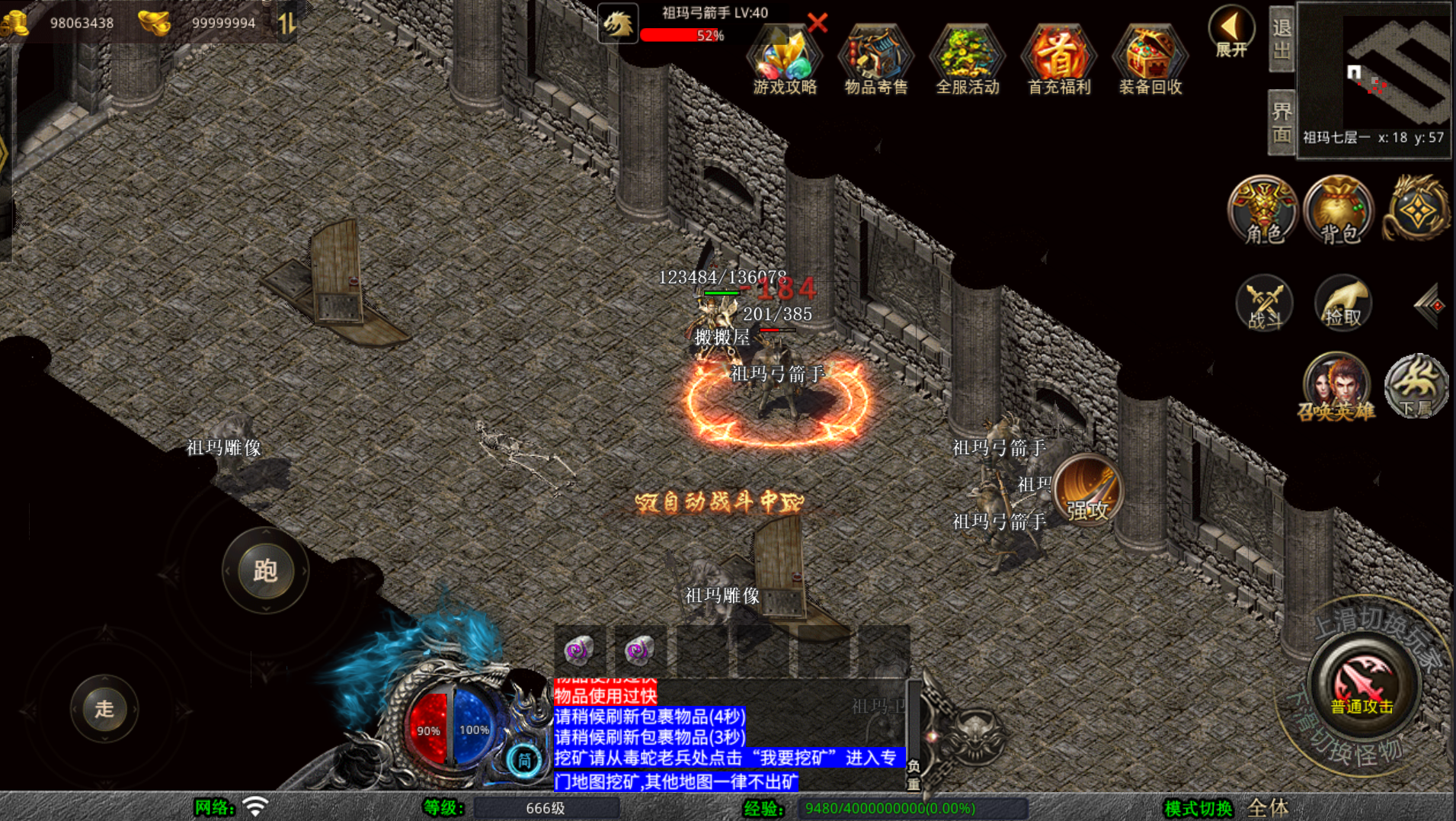Open the 物品寄售 consignment shop

tap(875, 60)
